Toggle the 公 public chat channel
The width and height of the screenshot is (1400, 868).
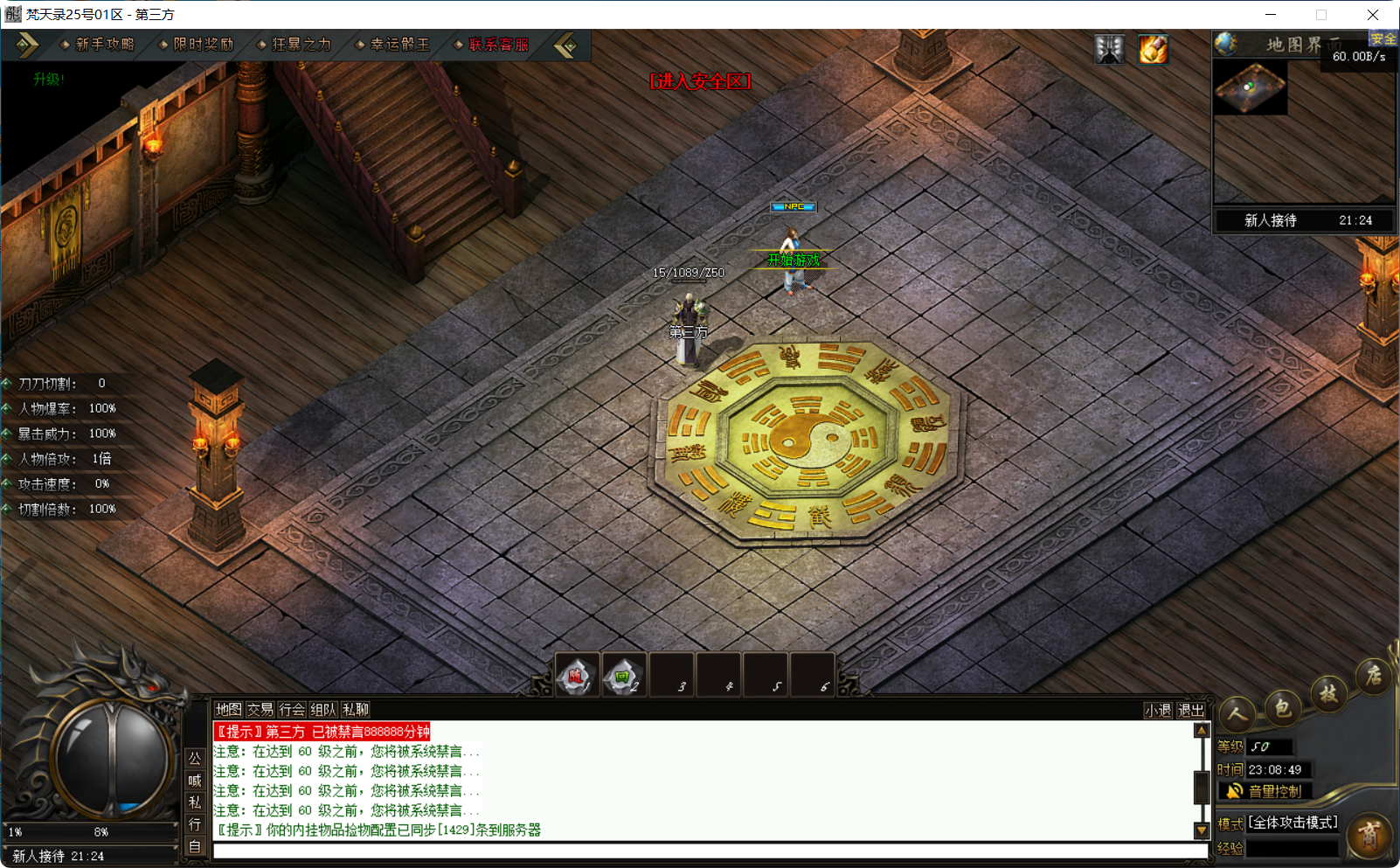pos(195,759)
